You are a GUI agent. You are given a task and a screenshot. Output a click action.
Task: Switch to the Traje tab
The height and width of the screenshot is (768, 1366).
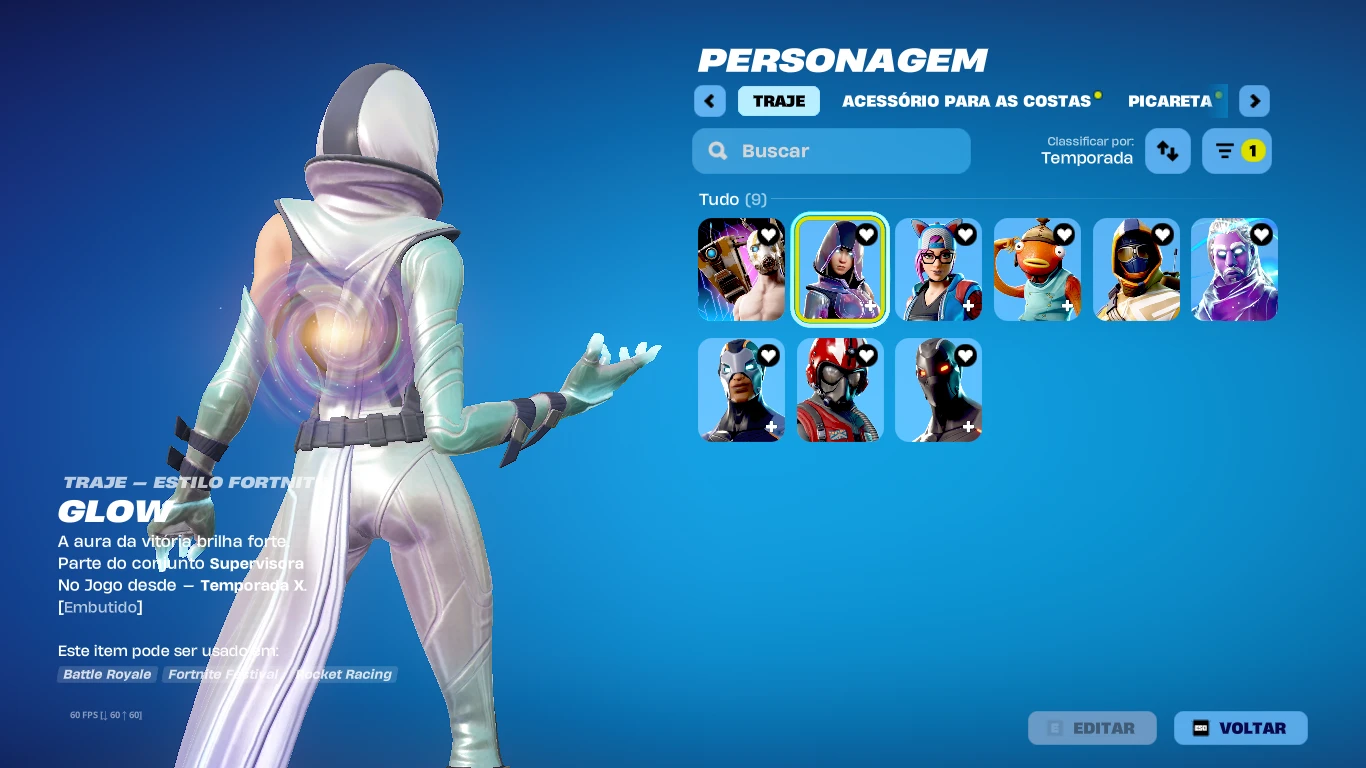coord(779,101)
